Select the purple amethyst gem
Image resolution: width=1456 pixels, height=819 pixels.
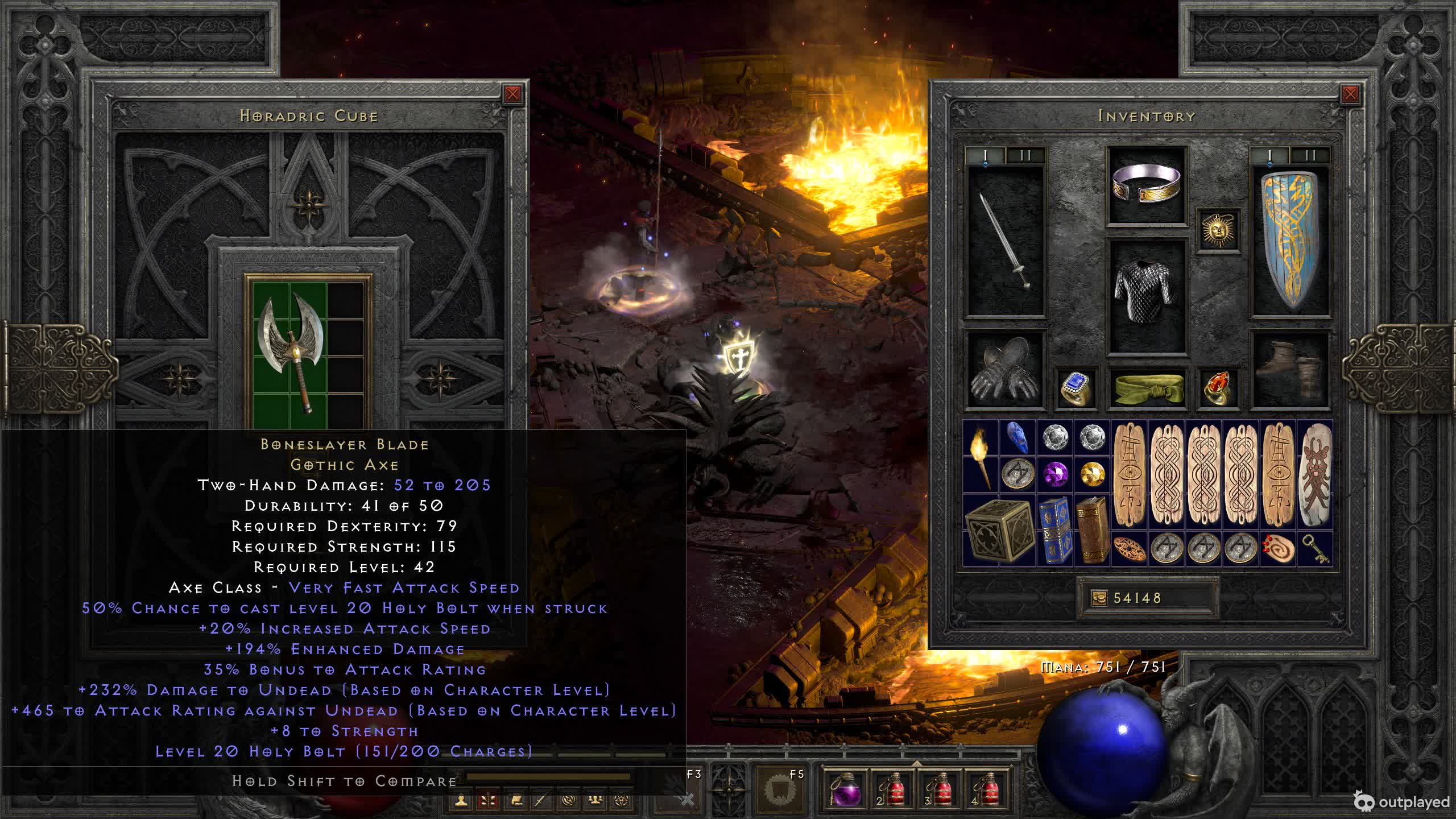tap(1056, 474)
